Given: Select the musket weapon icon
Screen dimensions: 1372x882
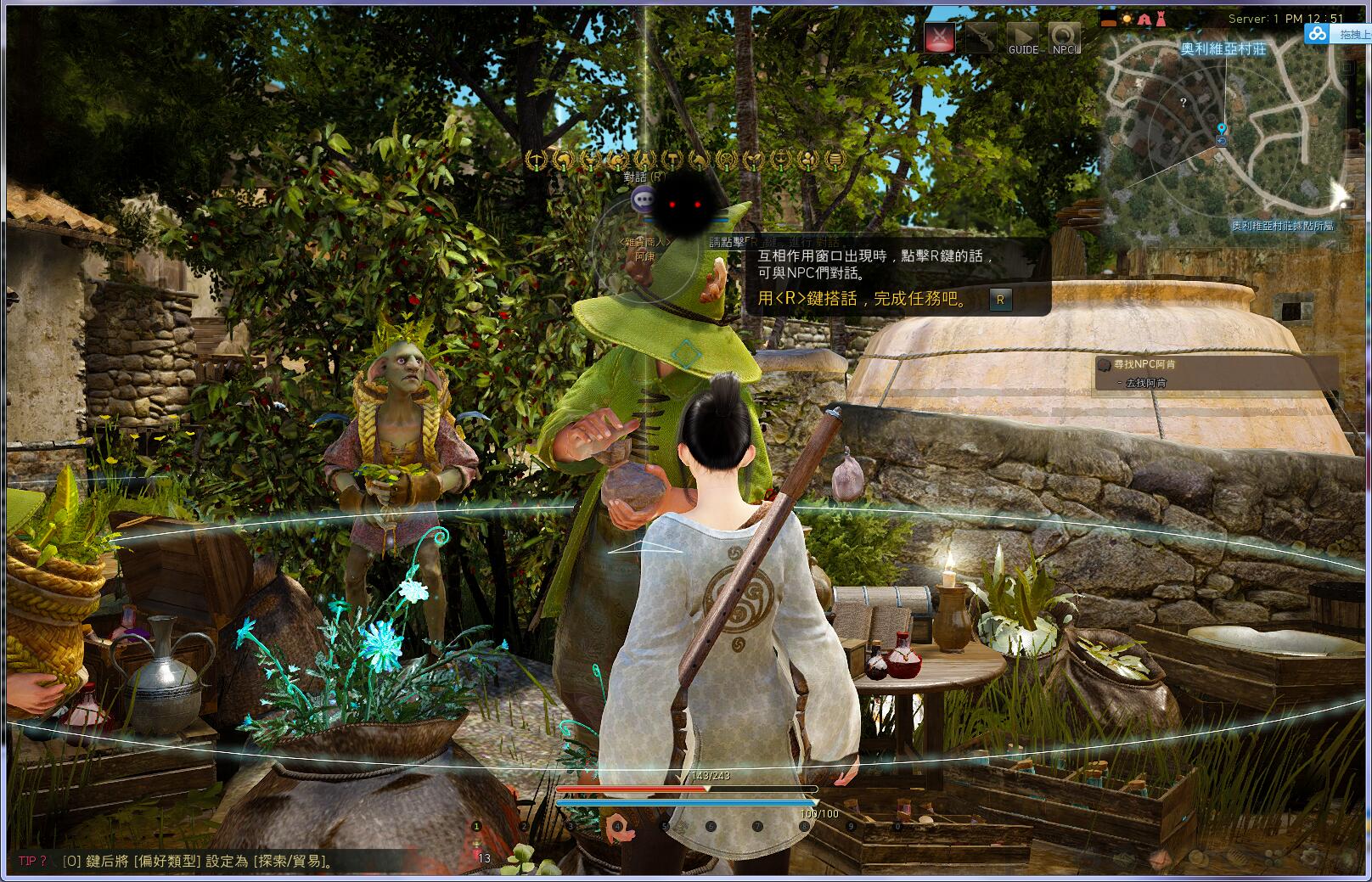Looking at the screenshot, I should (981, 37).
